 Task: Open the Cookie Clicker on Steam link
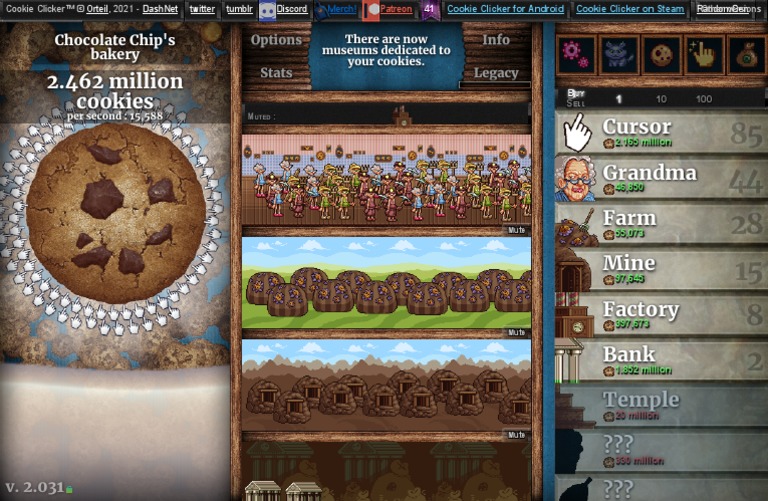[x=630, y=9]
